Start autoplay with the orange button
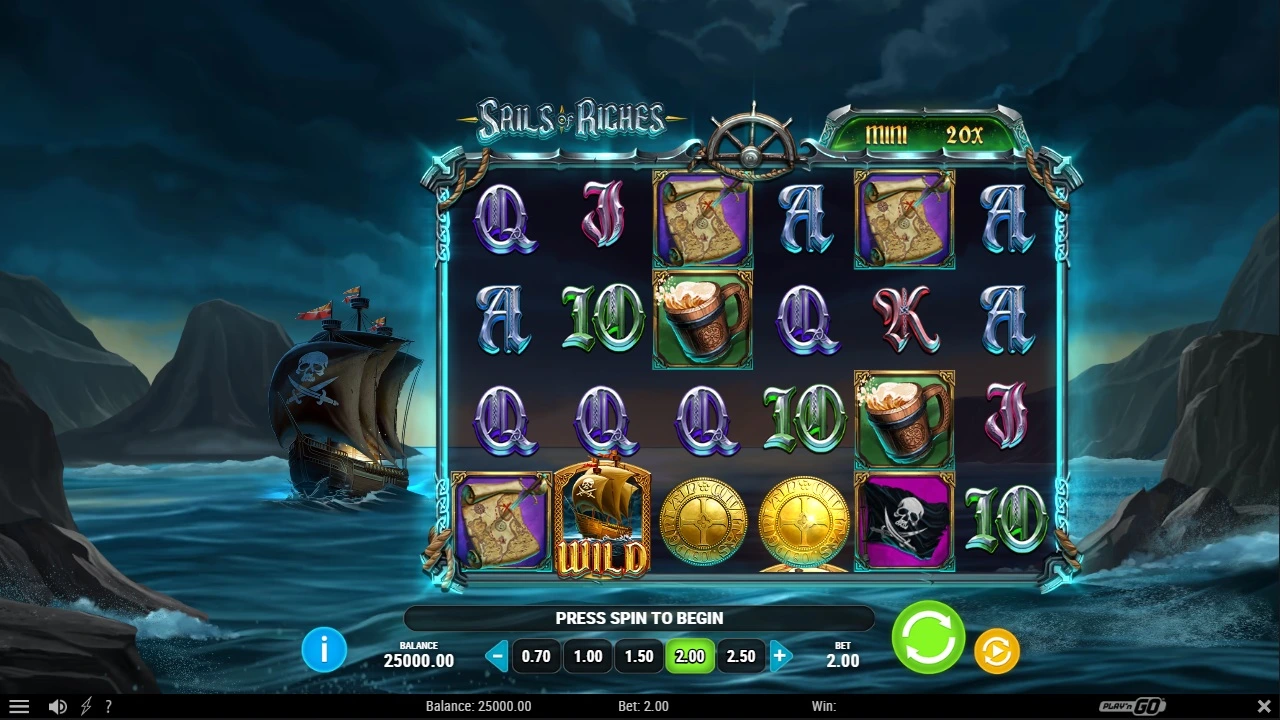Image resolution: width=1280 pixels, height=720 pixels. point(996,652)
